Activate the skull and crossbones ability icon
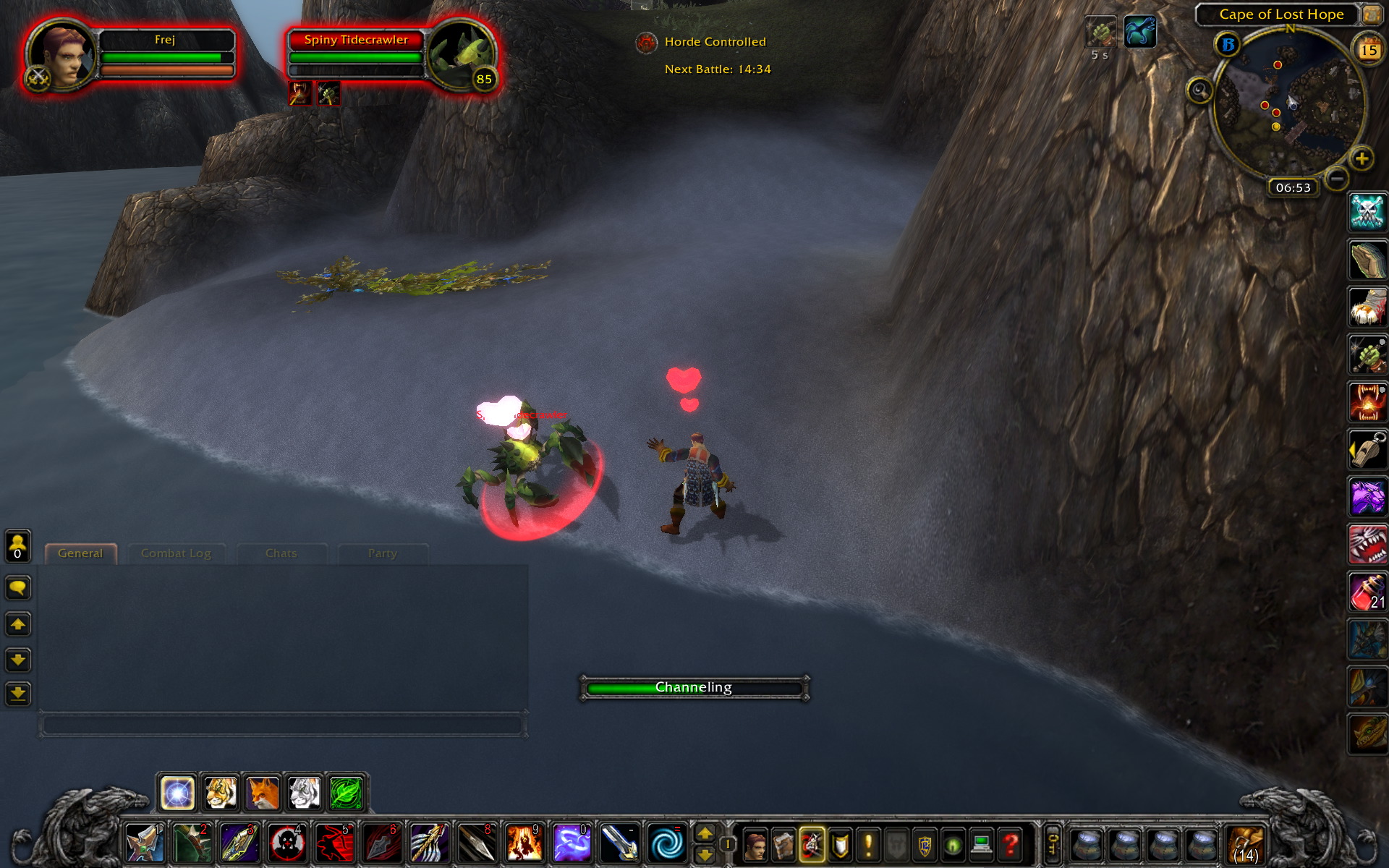The height and width of the screenshot is (868, 1389). [1367, 212]
